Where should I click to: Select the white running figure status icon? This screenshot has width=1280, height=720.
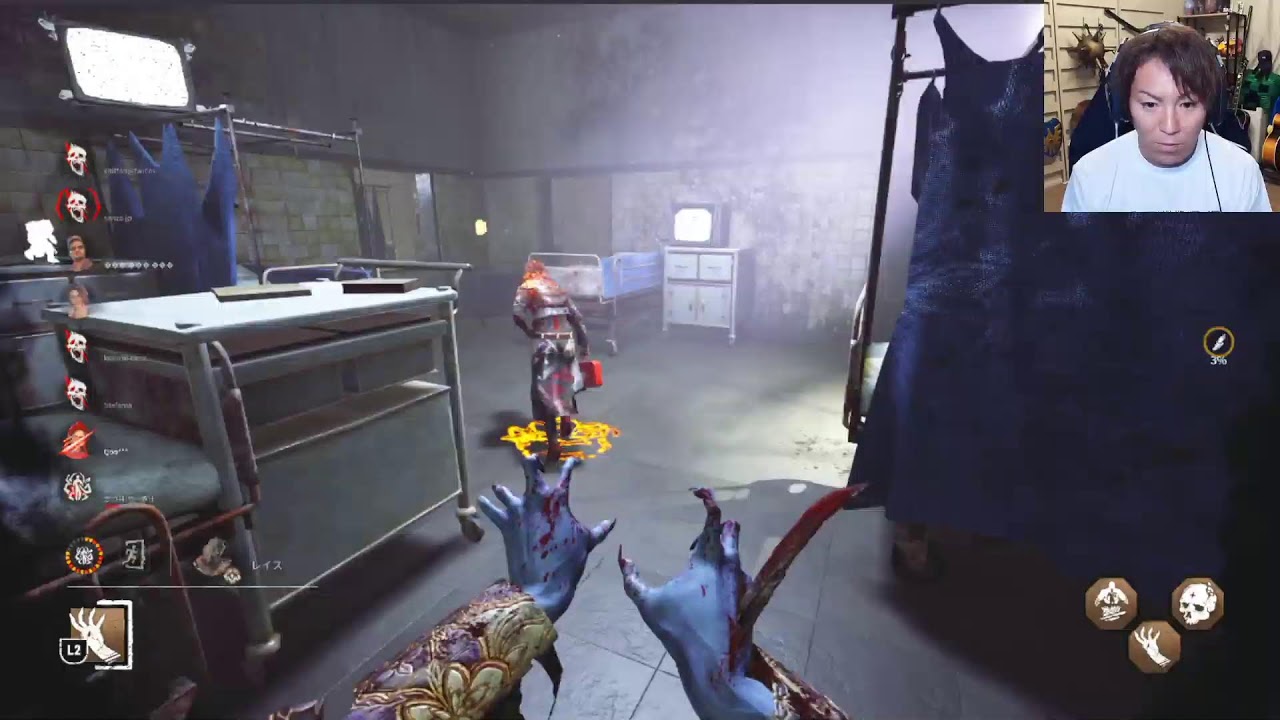click(40, 241)
